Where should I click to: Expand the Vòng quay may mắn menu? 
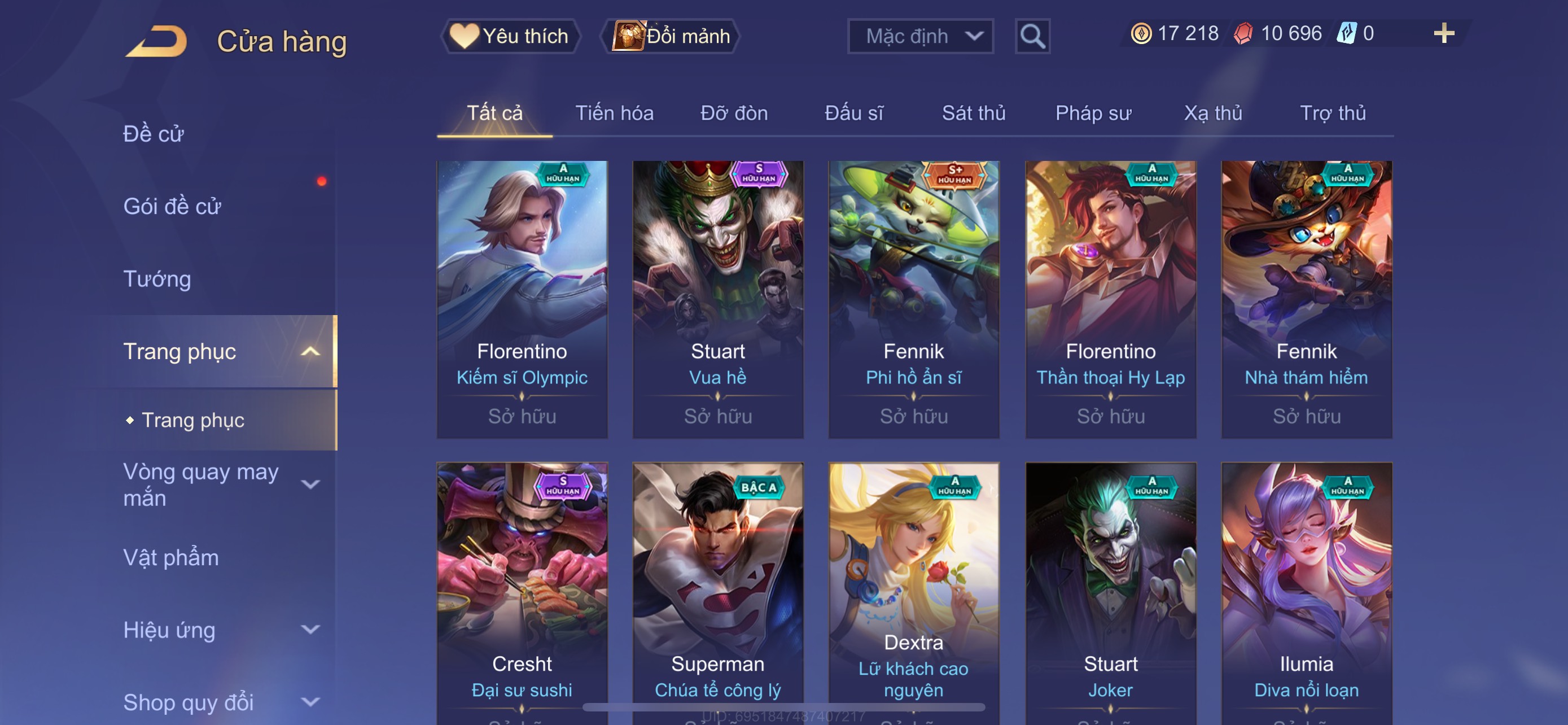[x=219, y=484]
